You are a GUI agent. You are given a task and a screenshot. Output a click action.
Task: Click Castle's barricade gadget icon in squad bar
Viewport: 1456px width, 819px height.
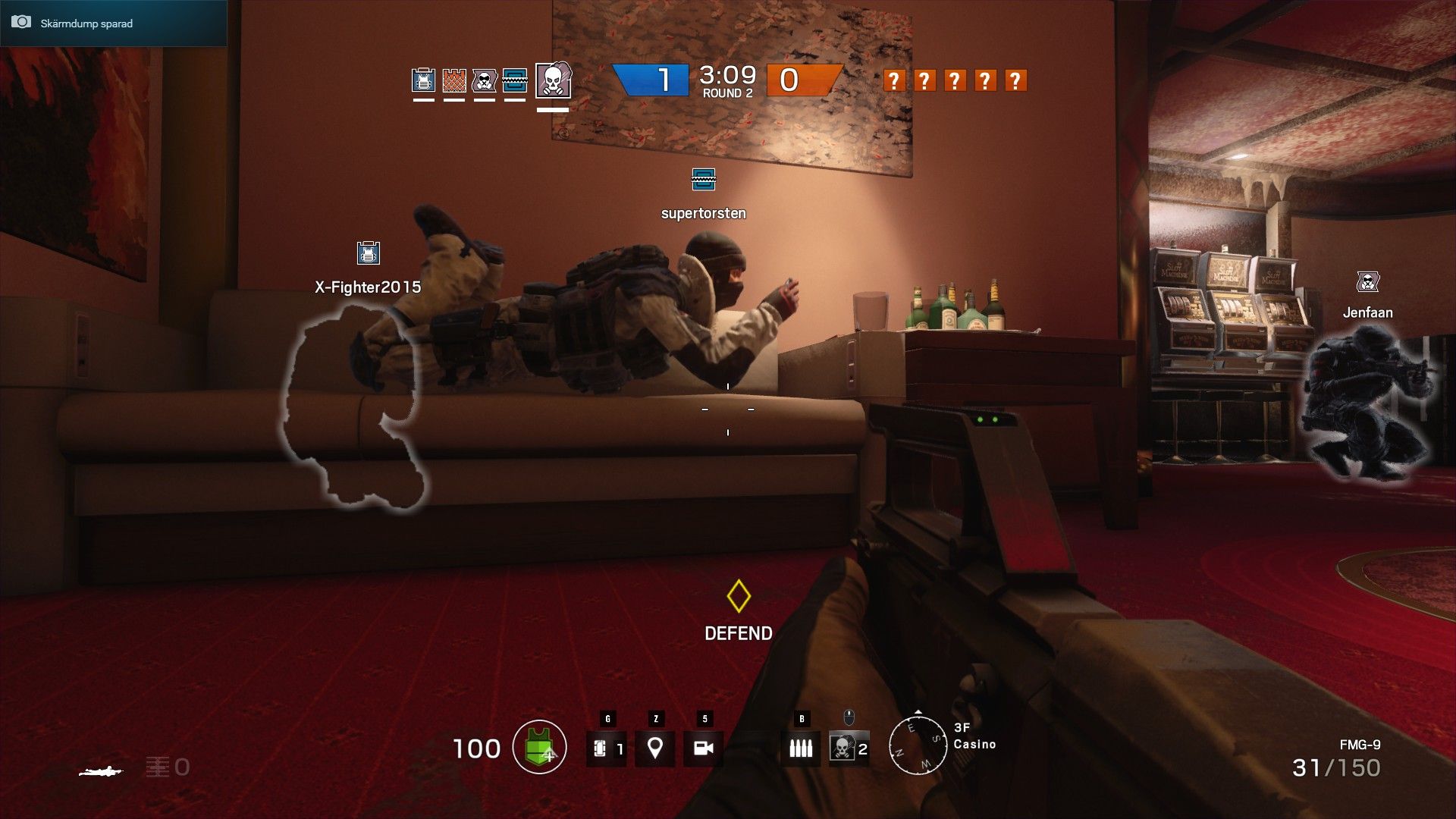[x=452, y=80]
